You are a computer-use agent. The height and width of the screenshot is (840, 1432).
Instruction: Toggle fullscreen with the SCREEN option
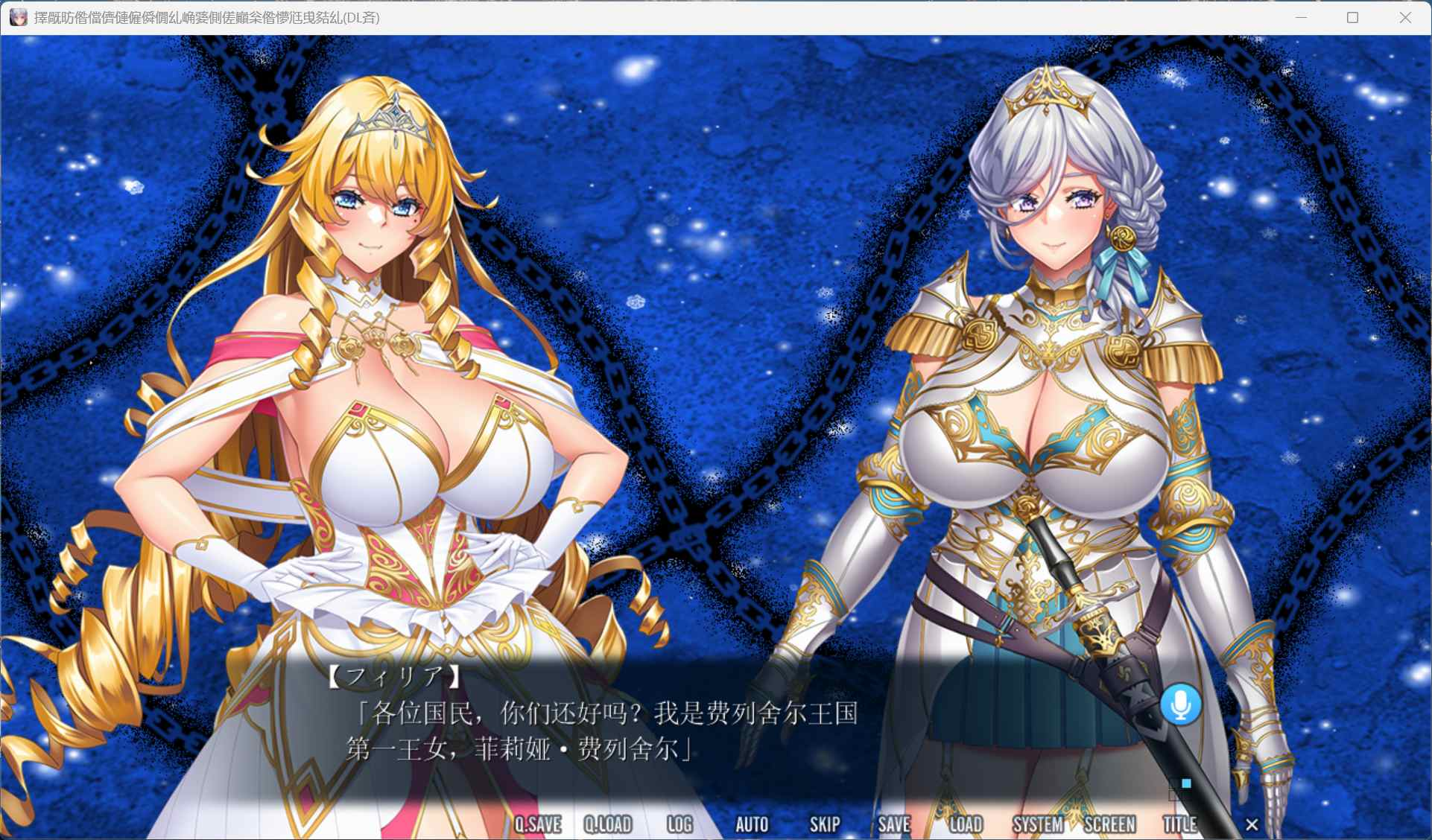(1111, 824)
